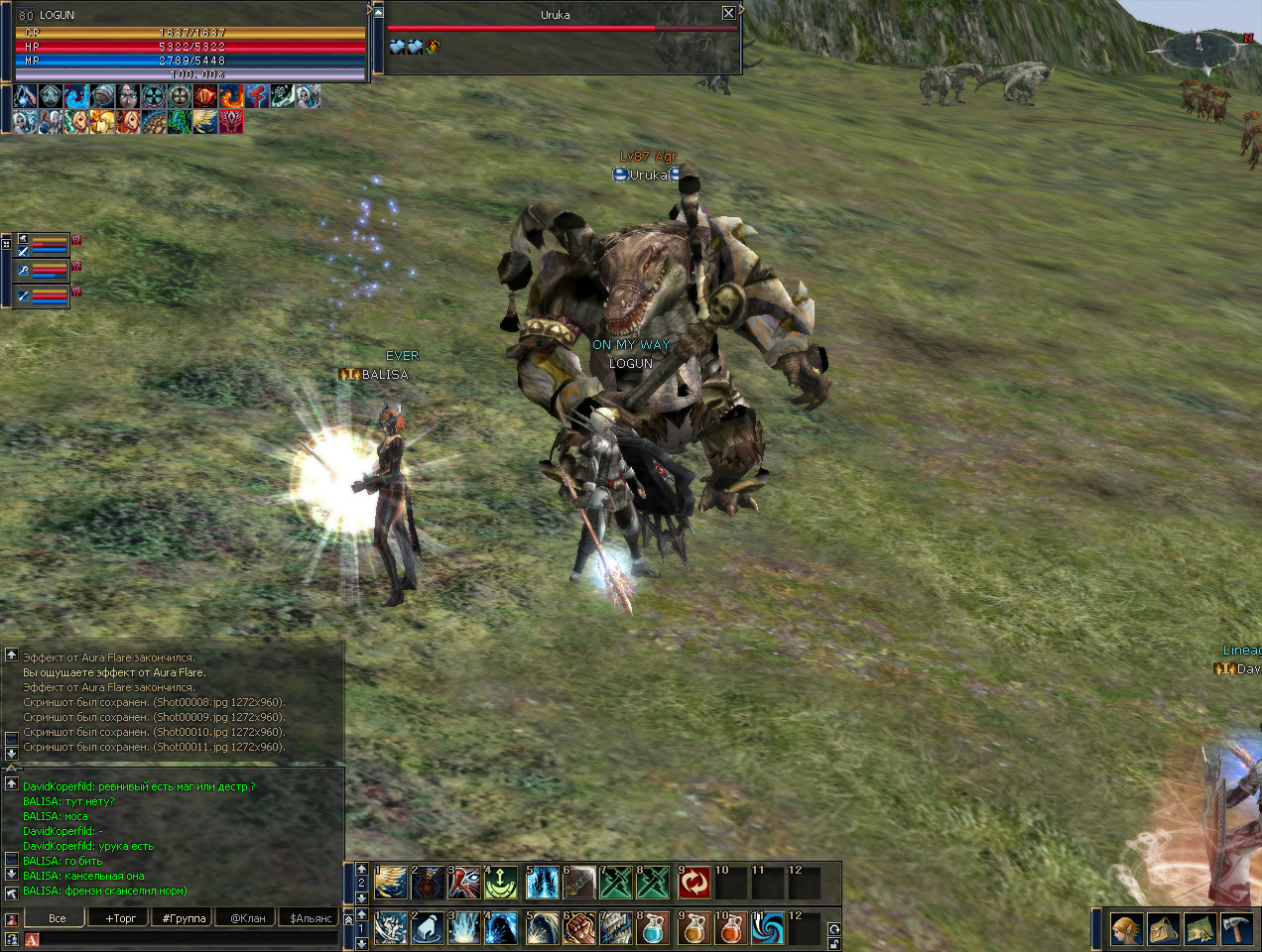Show the $Альянс alliance chat tab
The height and width of the screenshot is (952, 1262).
[x=311, y=918]
